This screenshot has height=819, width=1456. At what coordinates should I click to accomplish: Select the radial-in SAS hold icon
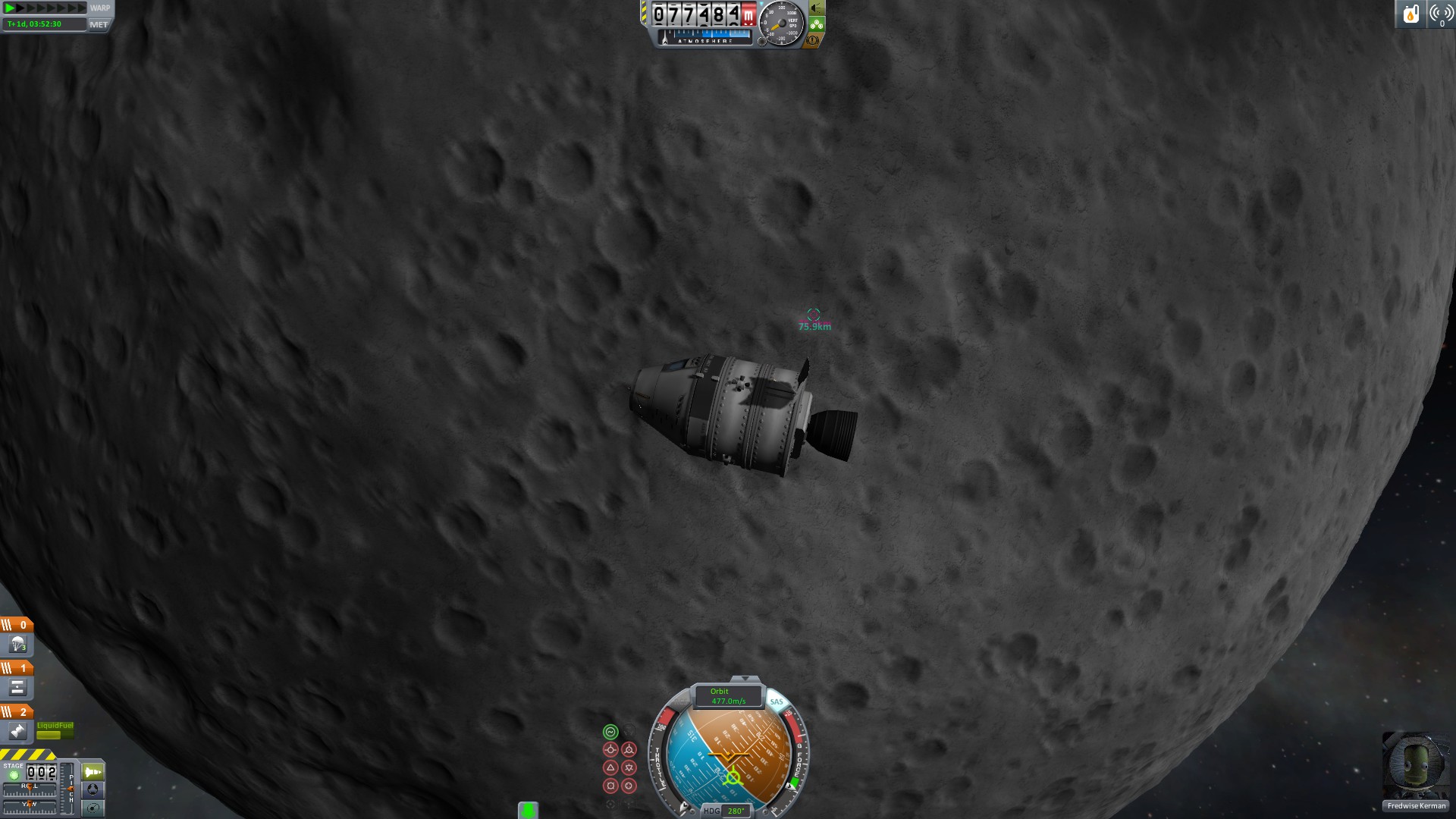[x=610, y=786]
